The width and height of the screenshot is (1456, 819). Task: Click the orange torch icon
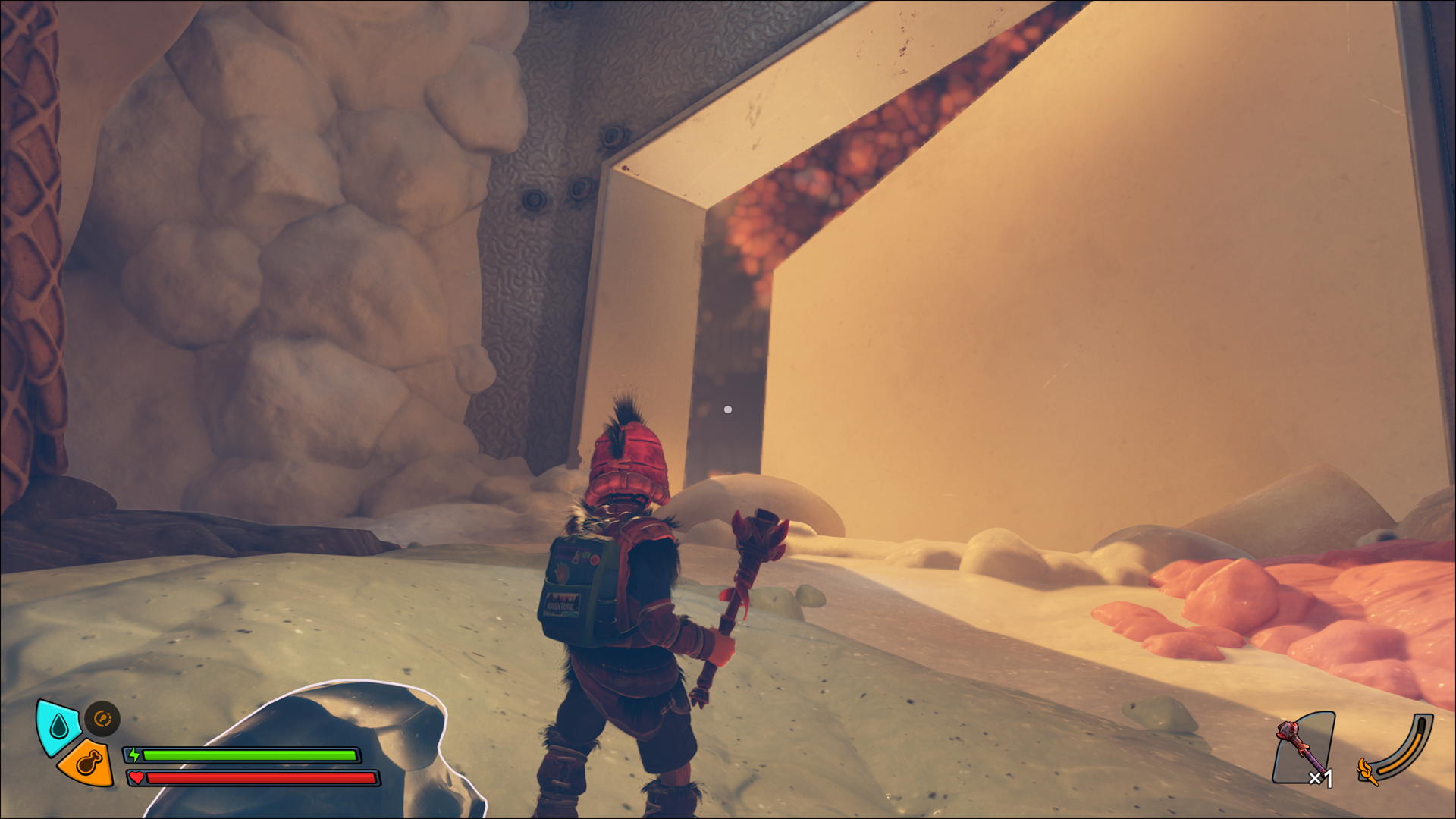pyautogui.click(x=1368, y=770)
